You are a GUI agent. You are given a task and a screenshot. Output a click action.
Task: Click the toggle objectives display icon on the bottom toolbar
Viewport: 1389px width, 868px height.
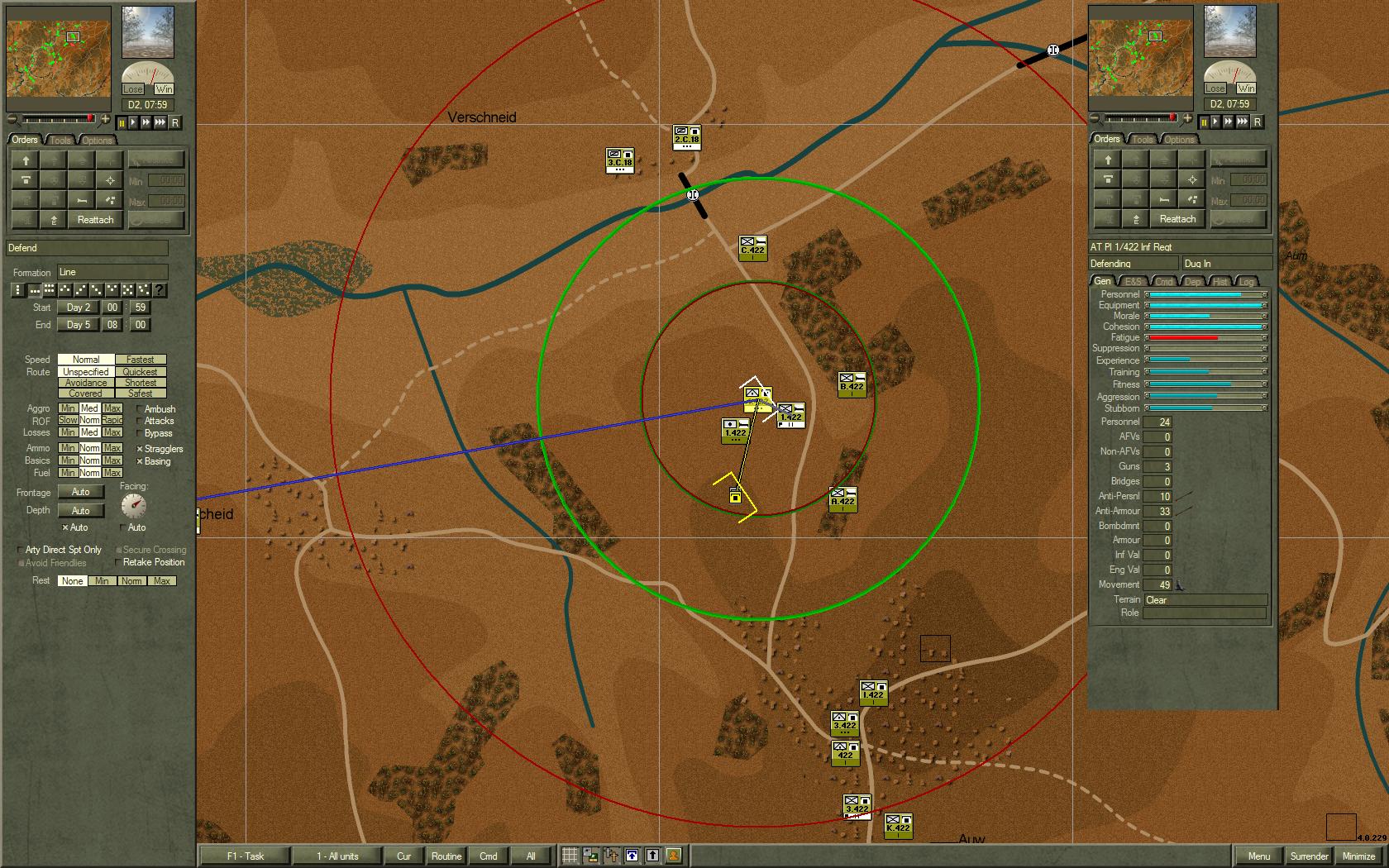coord(610,856)
